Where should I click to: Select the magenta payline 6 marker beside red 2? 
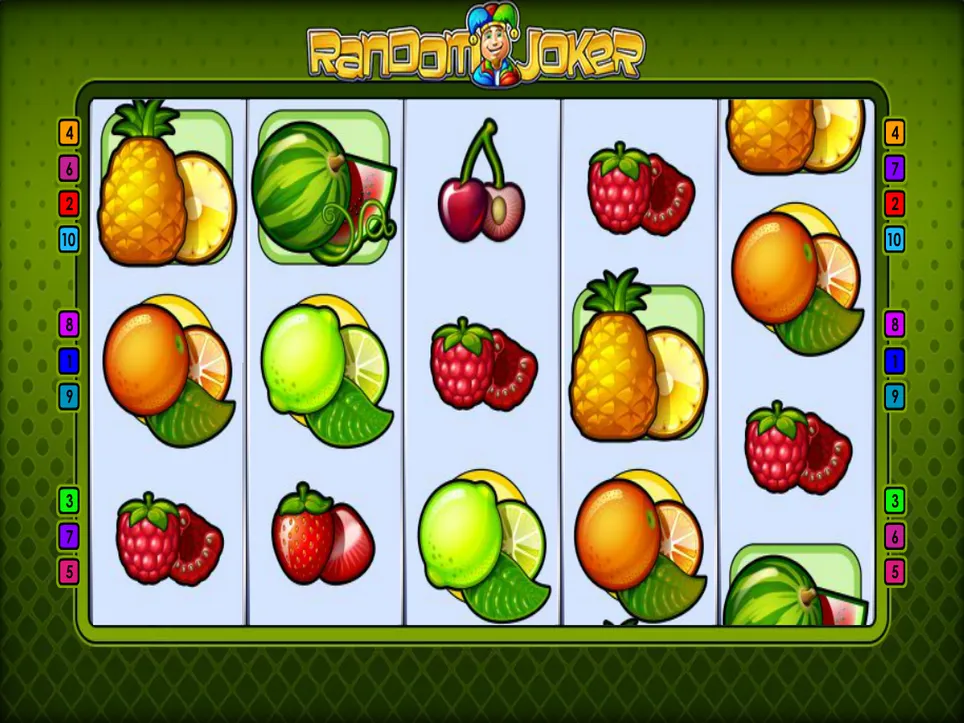pyautogui.click(x=69, y=168)
